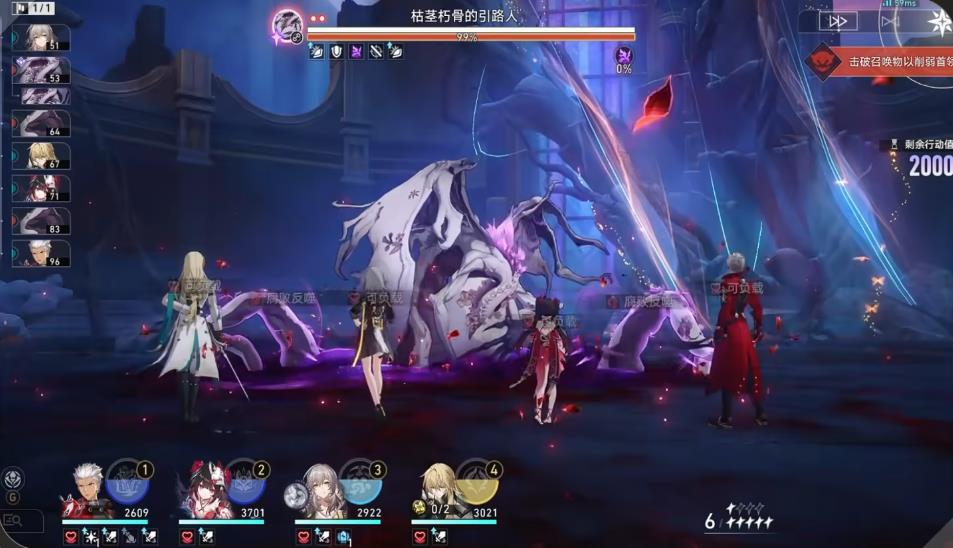The height and width of the screenshot is (548, 953).
Task: Toggle the double-speed fast forward button
Action: click(x=838, y=21)
